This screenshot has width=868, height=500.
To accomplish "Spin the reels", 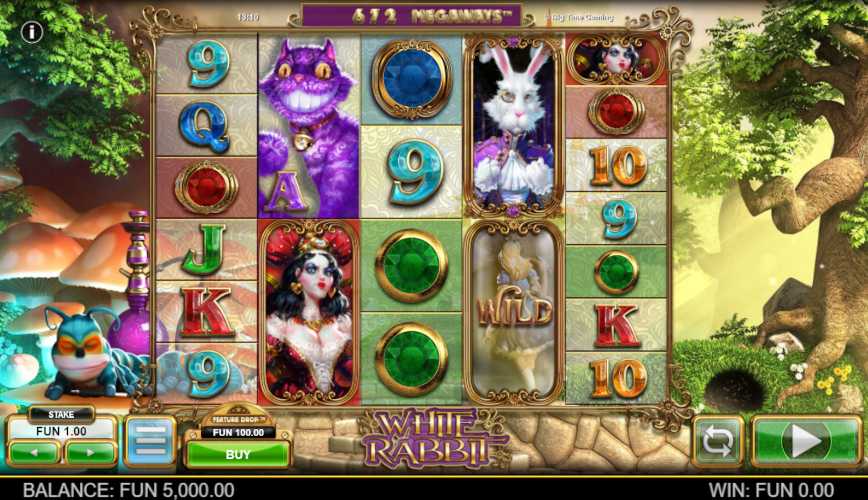I will pyautogui.click(x=805, y=441).
